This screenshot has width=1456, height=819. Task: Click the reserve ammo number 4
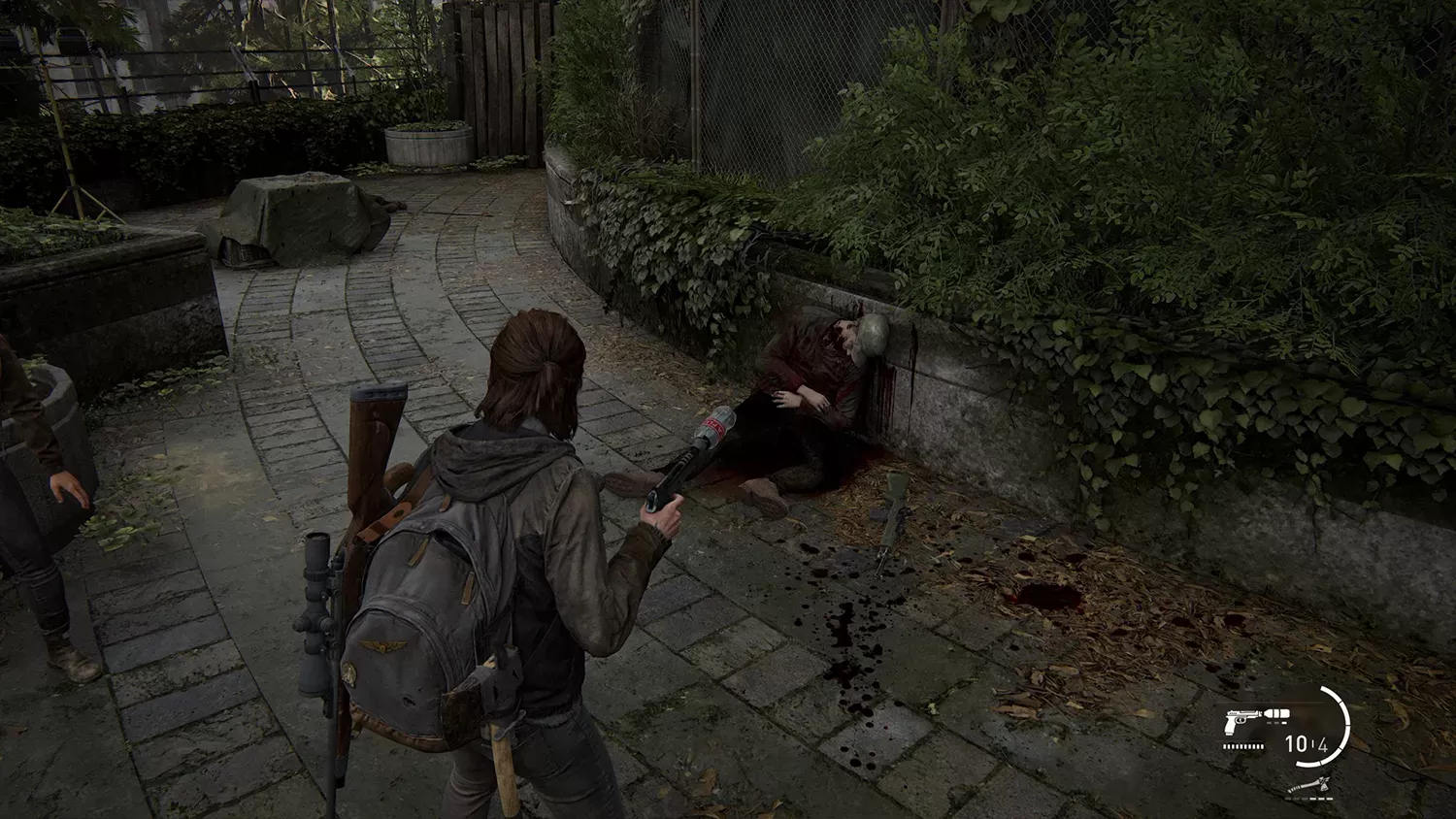pos(1325,744)
